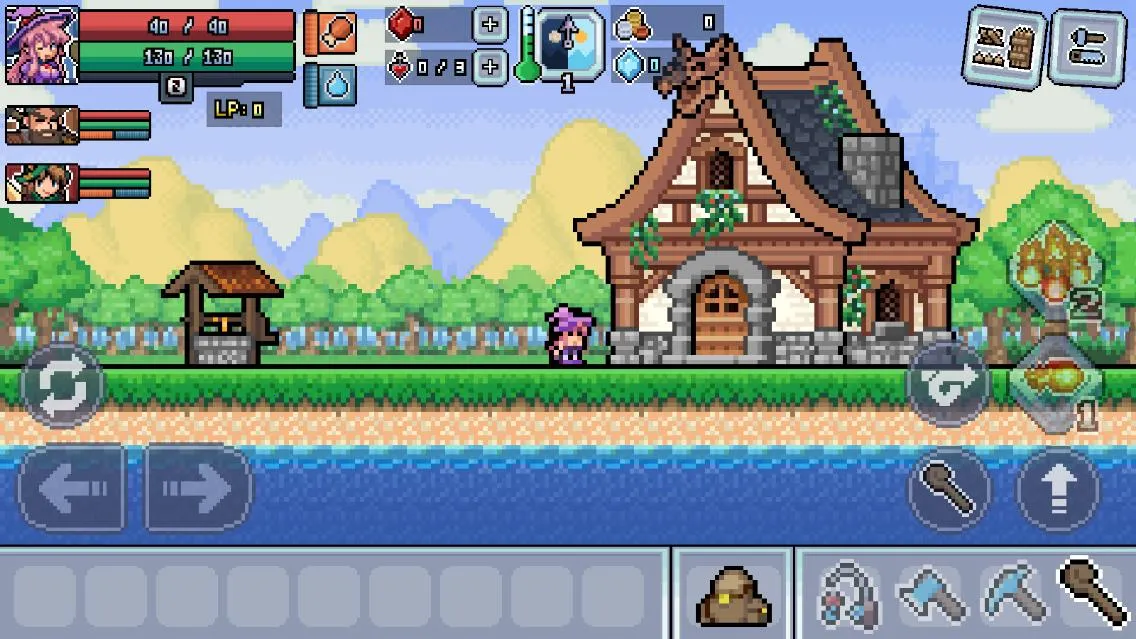Open the brown backpack inventory

(x=731, y=595)
